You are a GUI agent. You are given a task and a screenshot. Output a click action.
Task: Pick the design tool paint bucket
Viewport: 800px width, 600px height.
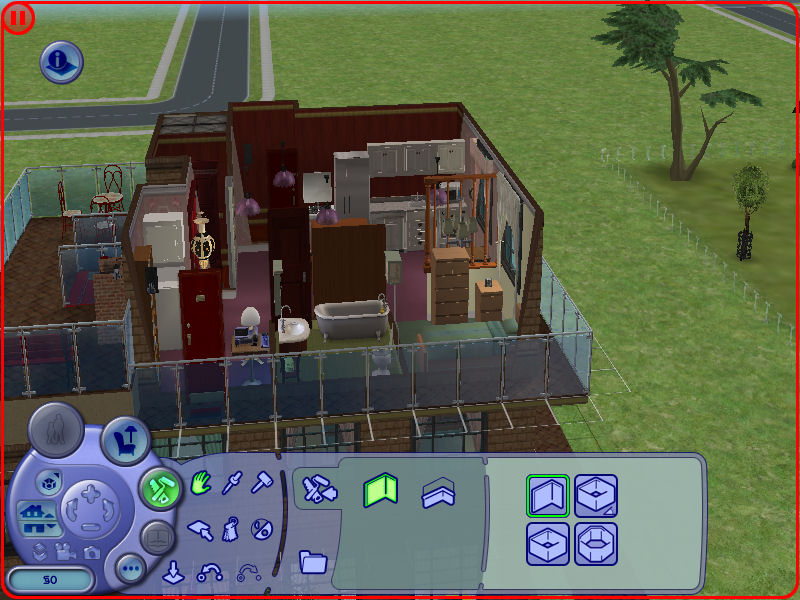point(231,528)
